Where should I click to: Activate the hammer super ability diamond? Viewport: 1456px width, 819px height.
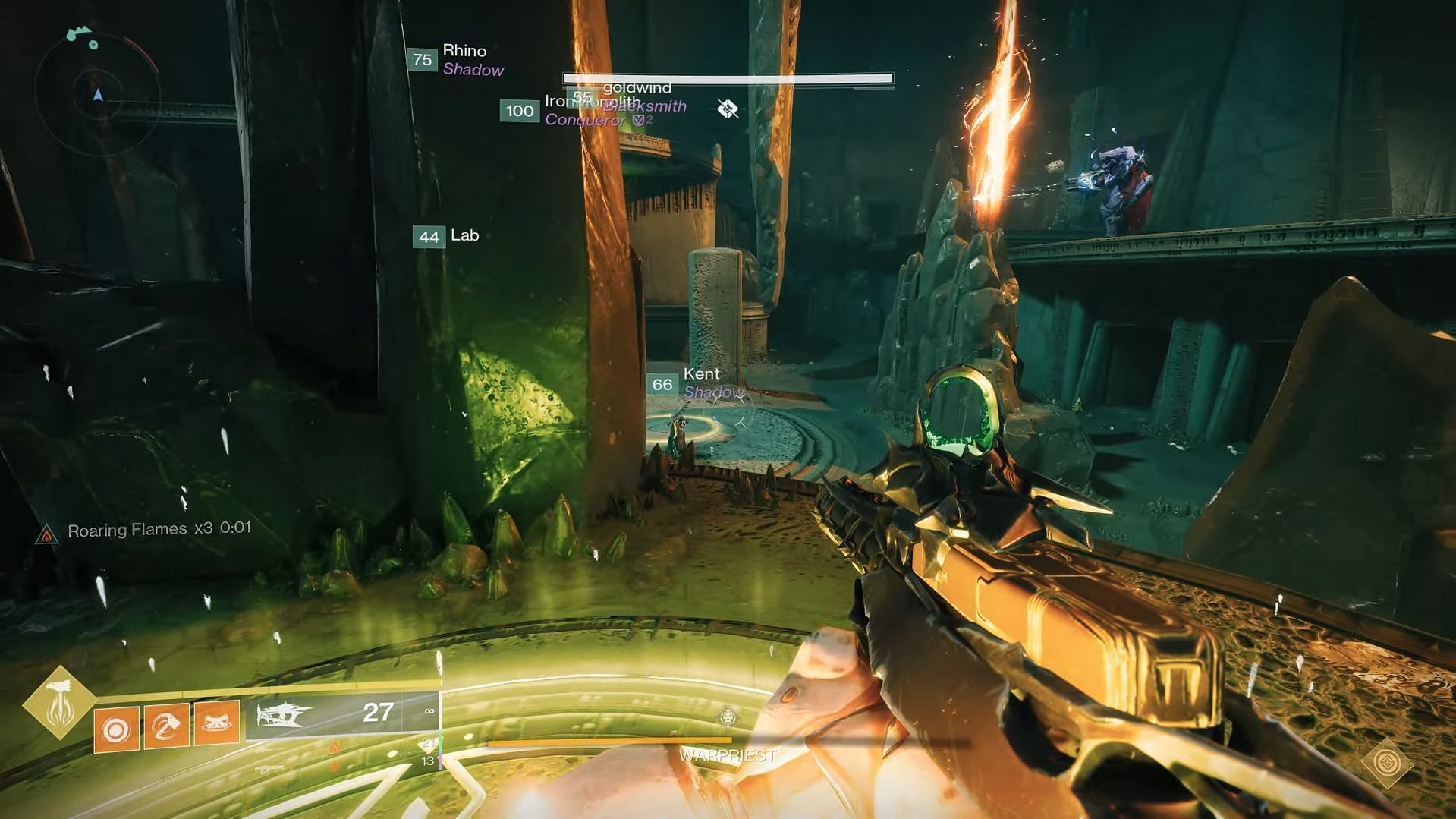point(59,702)
